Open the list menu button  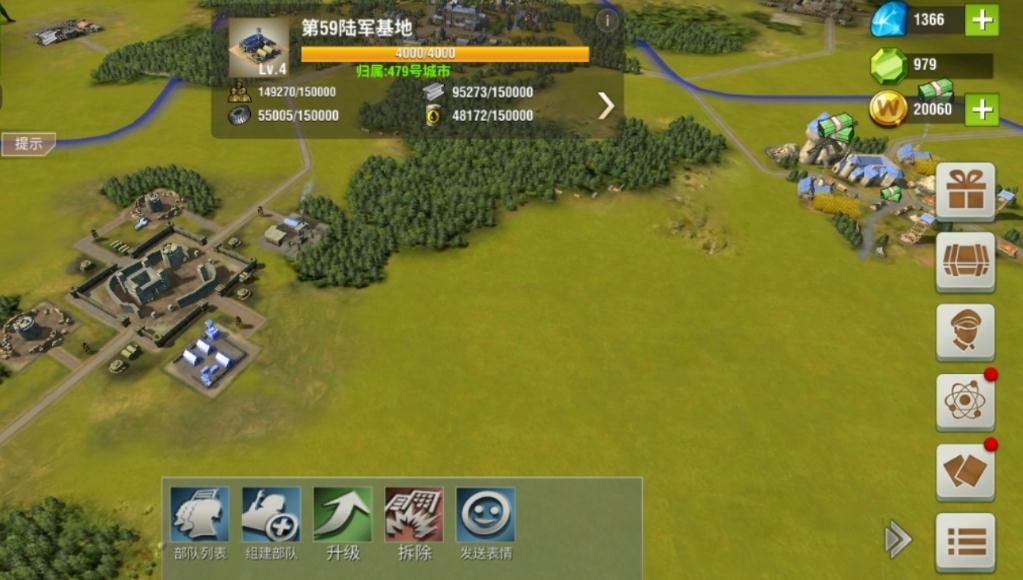click(965, 541)
